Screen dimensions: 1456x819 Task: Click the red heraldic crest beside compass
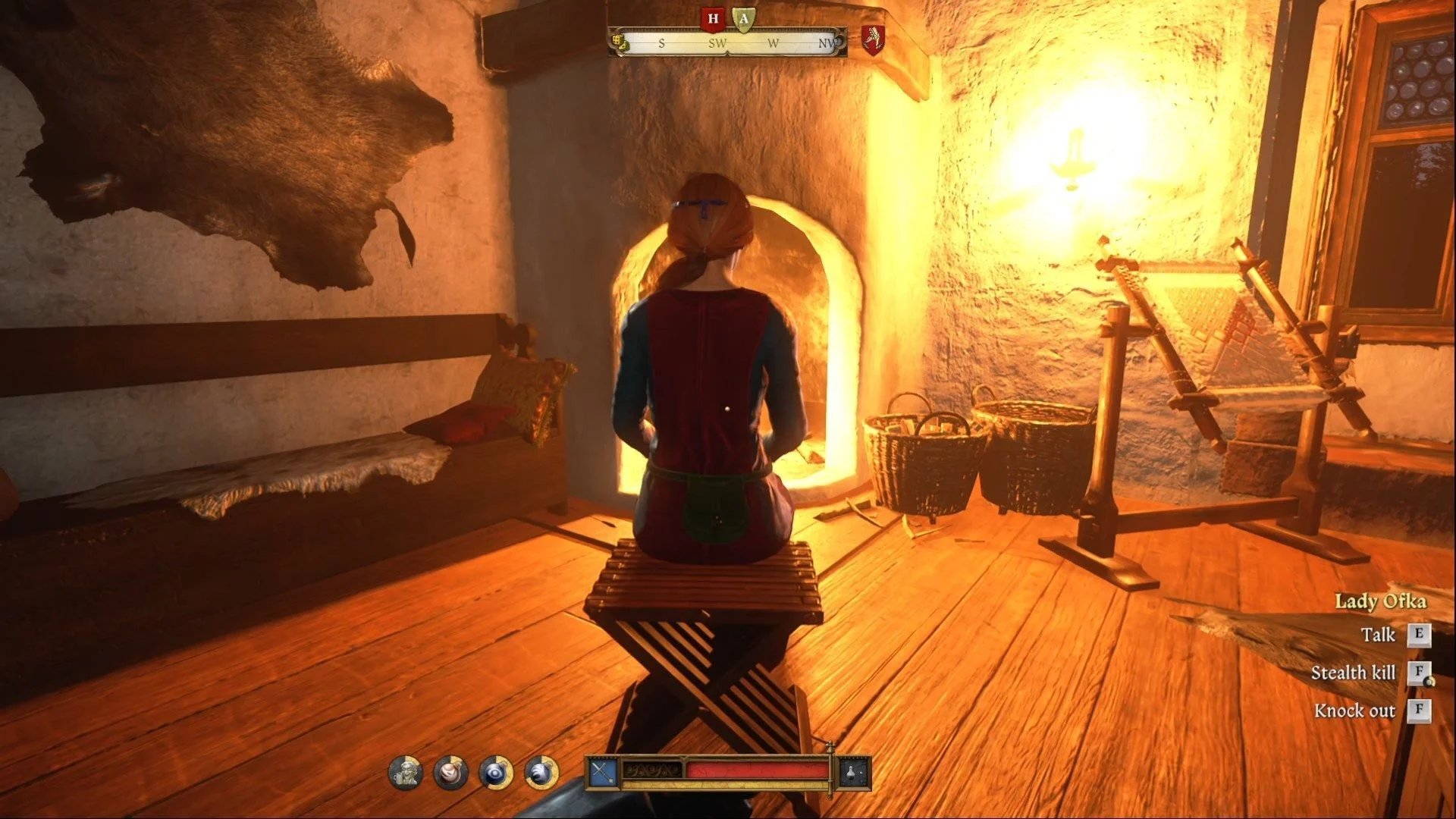(873, 38)
